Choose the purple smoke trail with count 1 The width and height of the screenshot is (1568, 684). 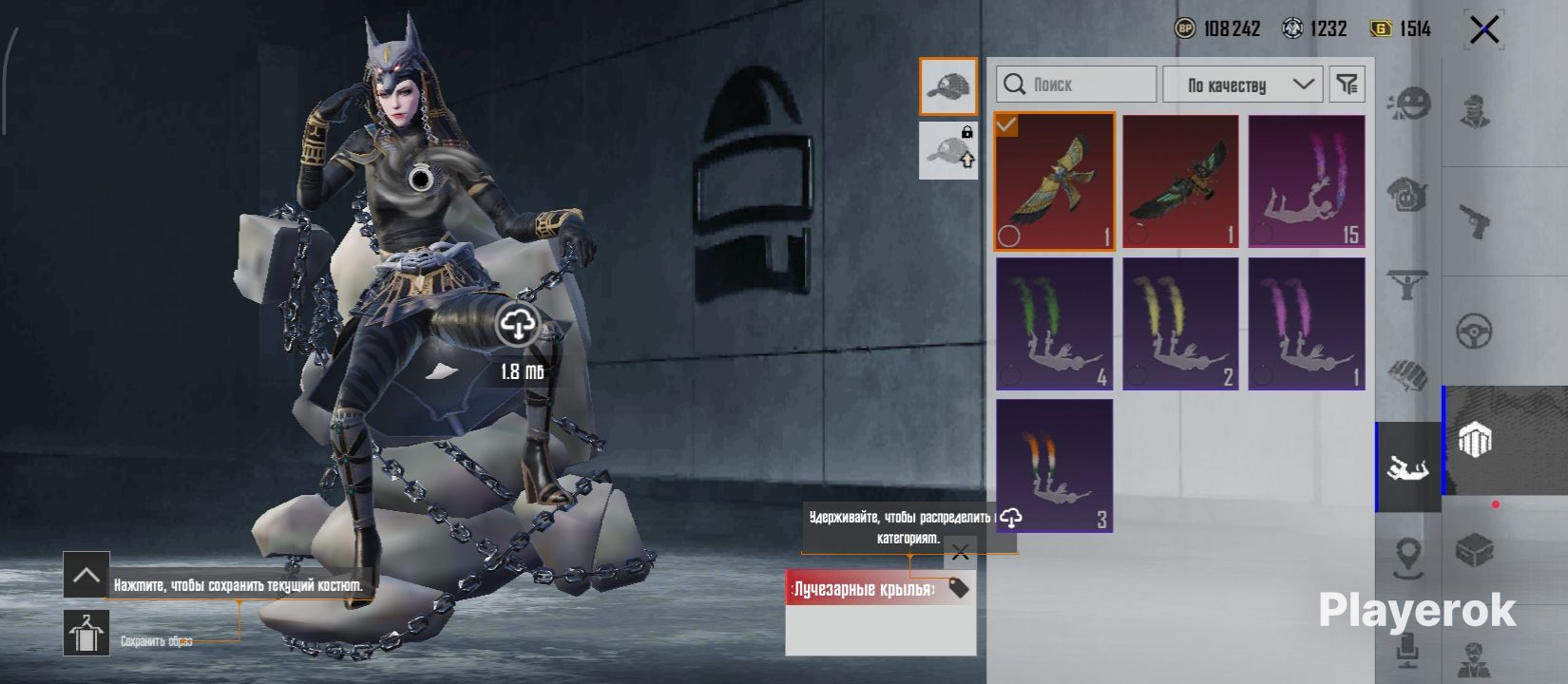[x=1307, y=324]
